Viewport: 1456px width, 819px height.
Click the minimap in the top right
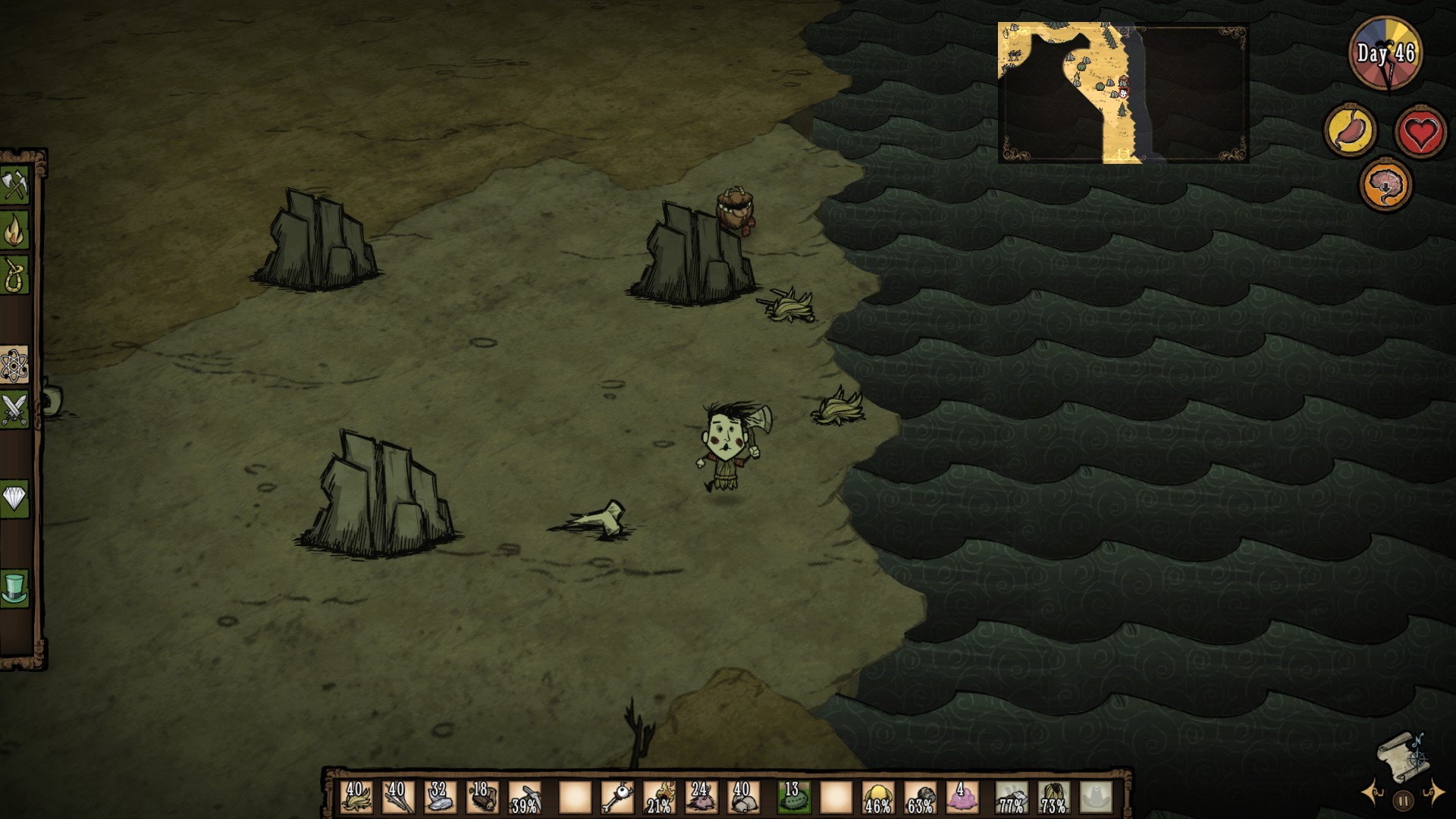1122,93
